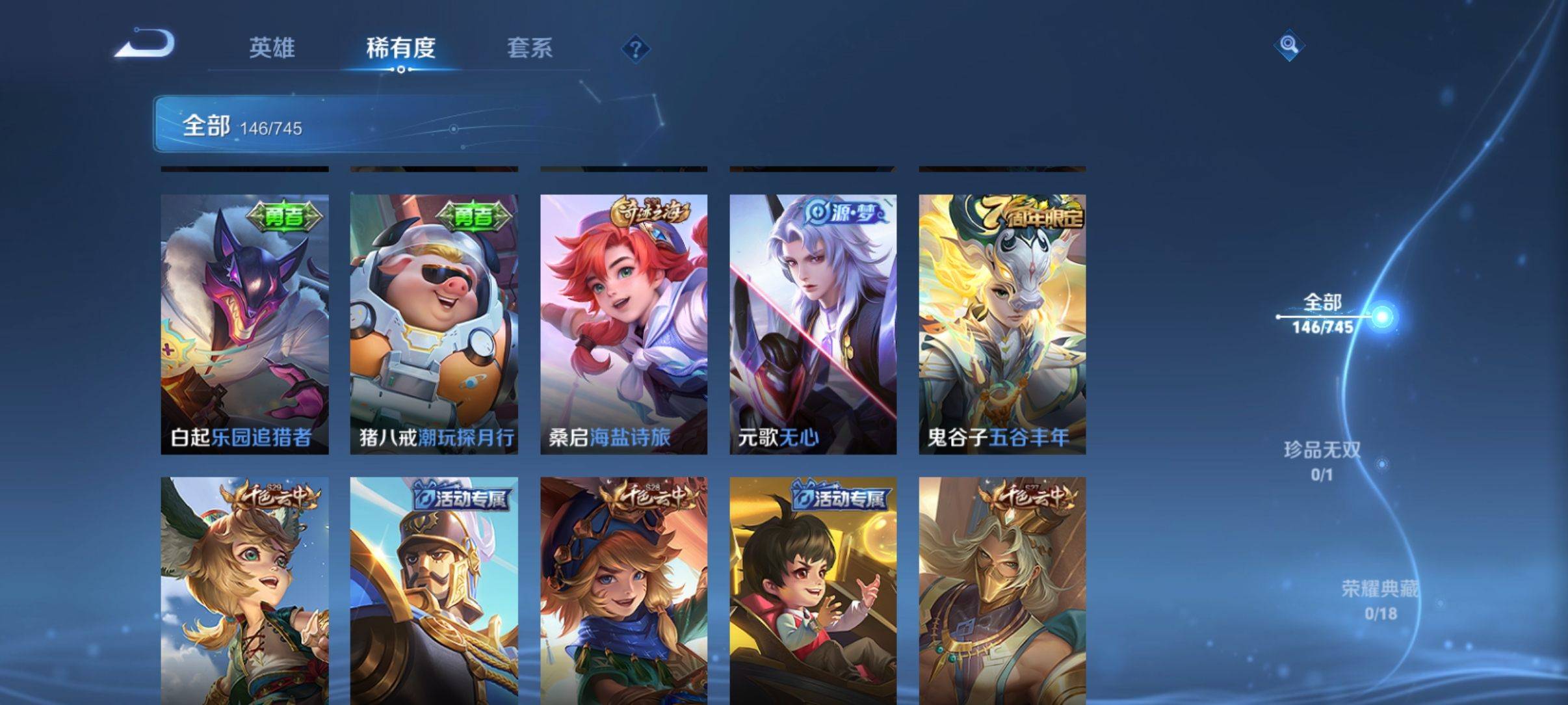
Task: Choose the 白起 乐园追猎者 skin card
Action: tap(244, 324)
